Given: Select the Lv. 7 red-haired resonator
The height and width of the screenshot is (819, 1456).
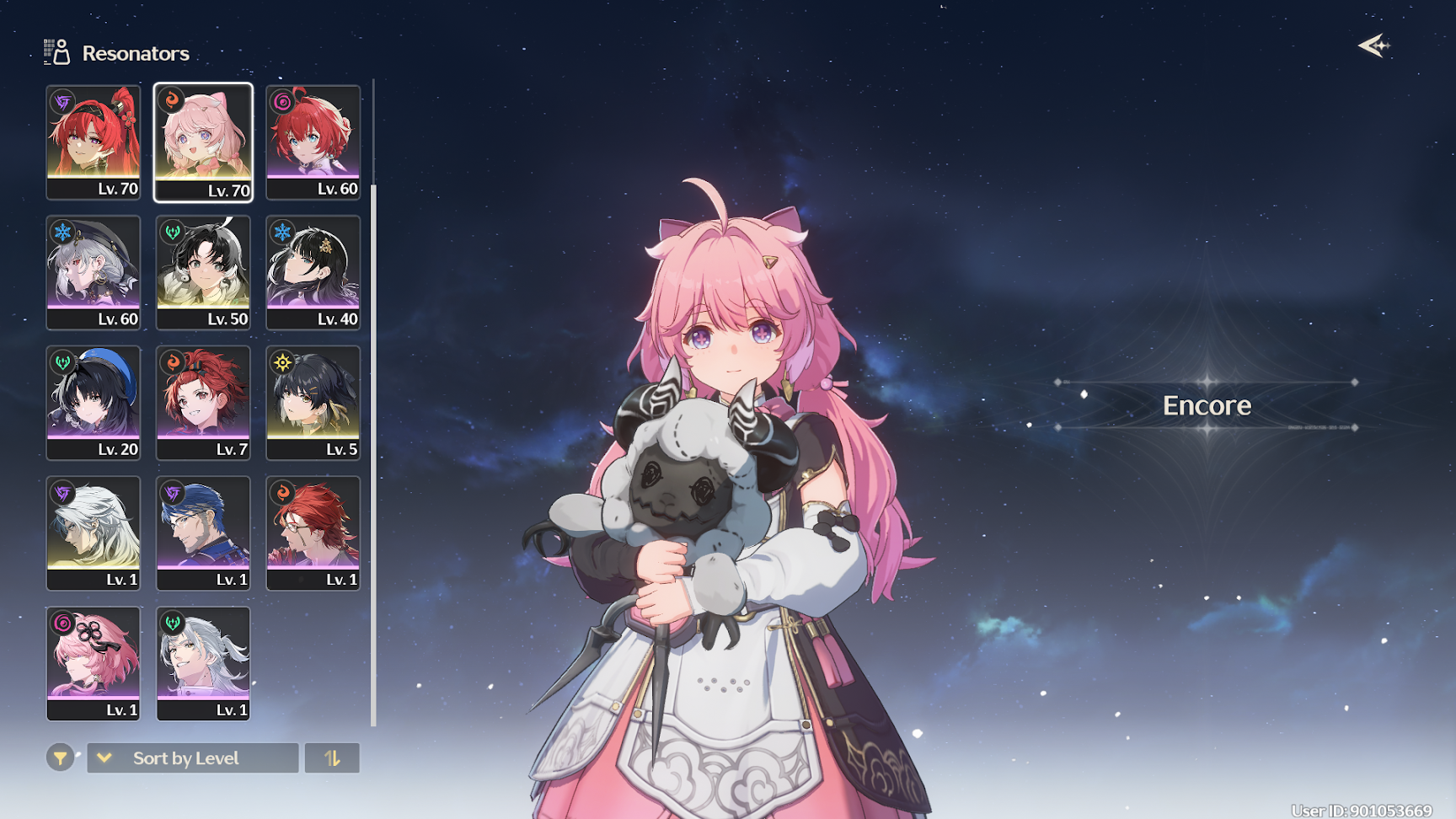Looking at the screenshot, I should (203, 403).
